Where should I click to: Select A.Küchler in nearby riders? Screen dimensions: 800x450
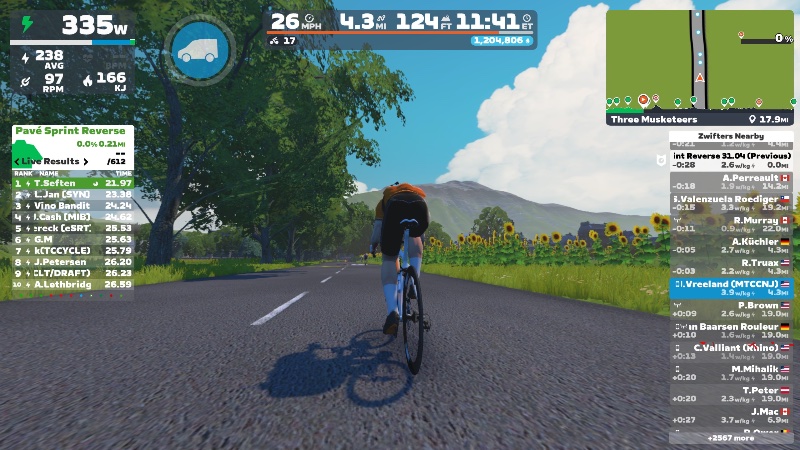pyautogui.click(x=730, y=246)
